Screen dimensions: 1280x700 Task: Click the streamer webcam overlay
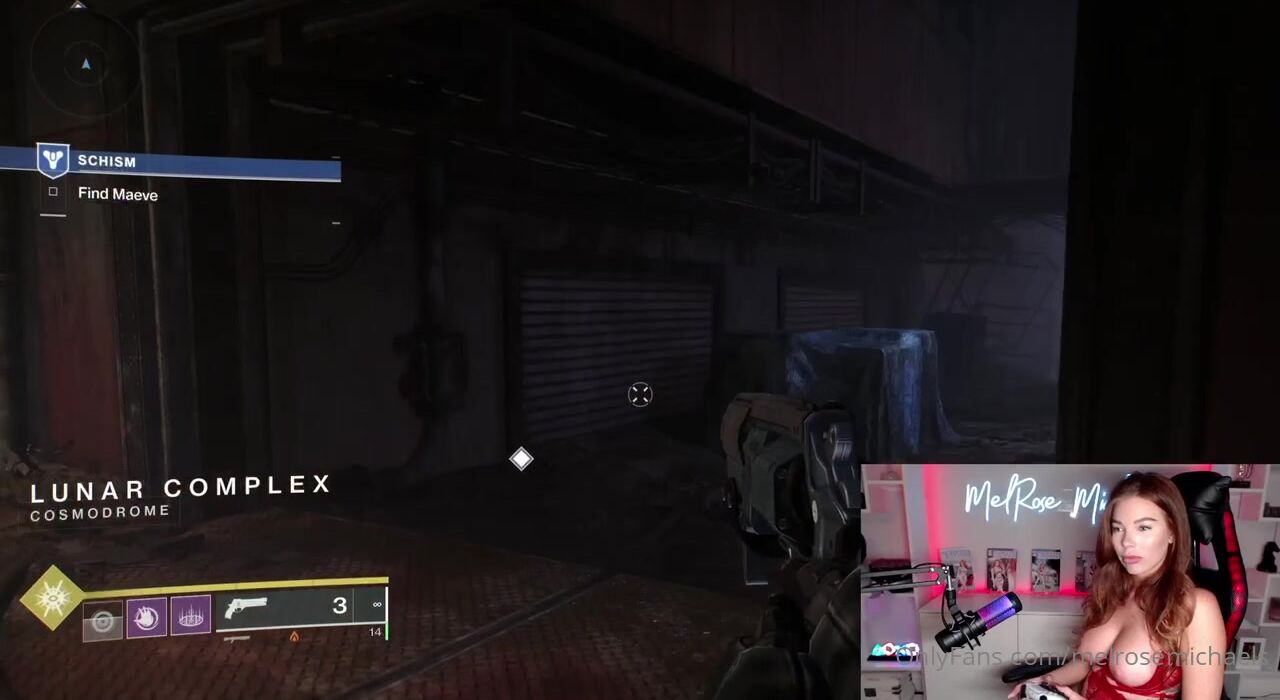[1070, 582]
